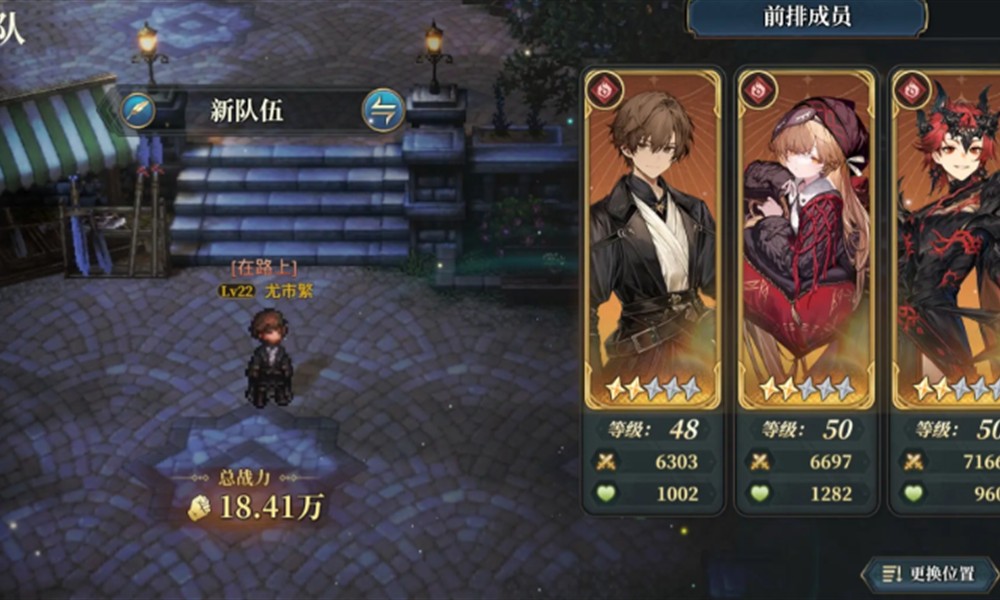Switch teams with the swap arrows button

click(383, 110)
